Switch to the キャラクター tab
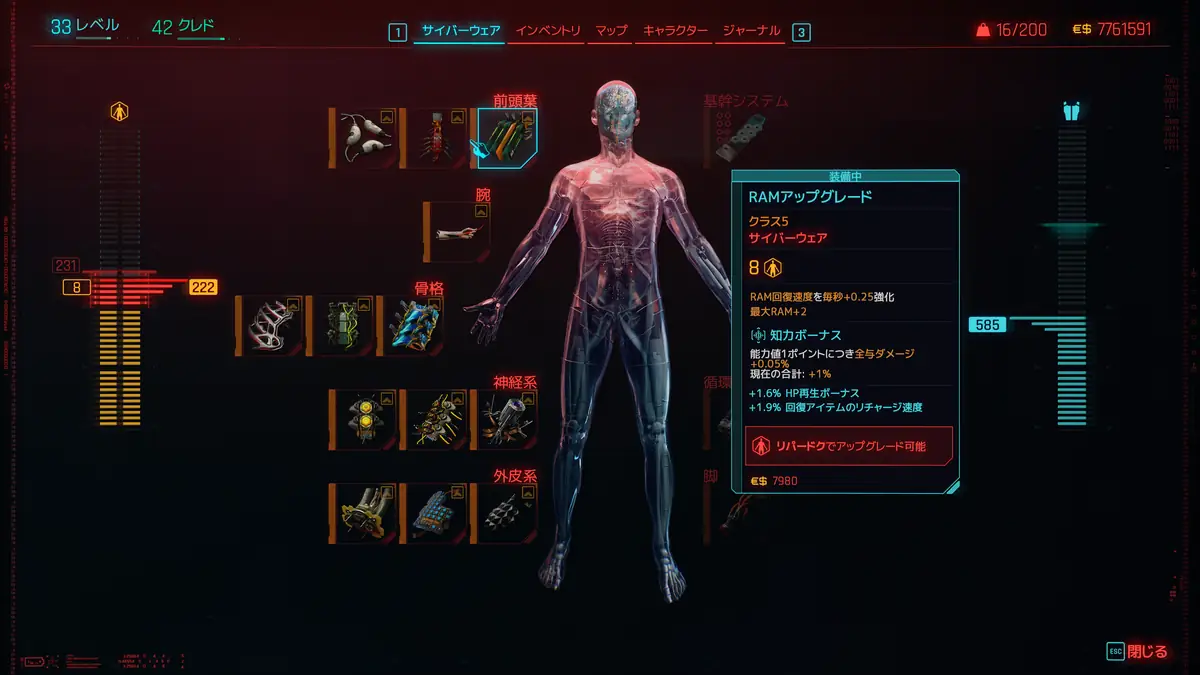This screenshot has width=1200, height=675. 673,31
